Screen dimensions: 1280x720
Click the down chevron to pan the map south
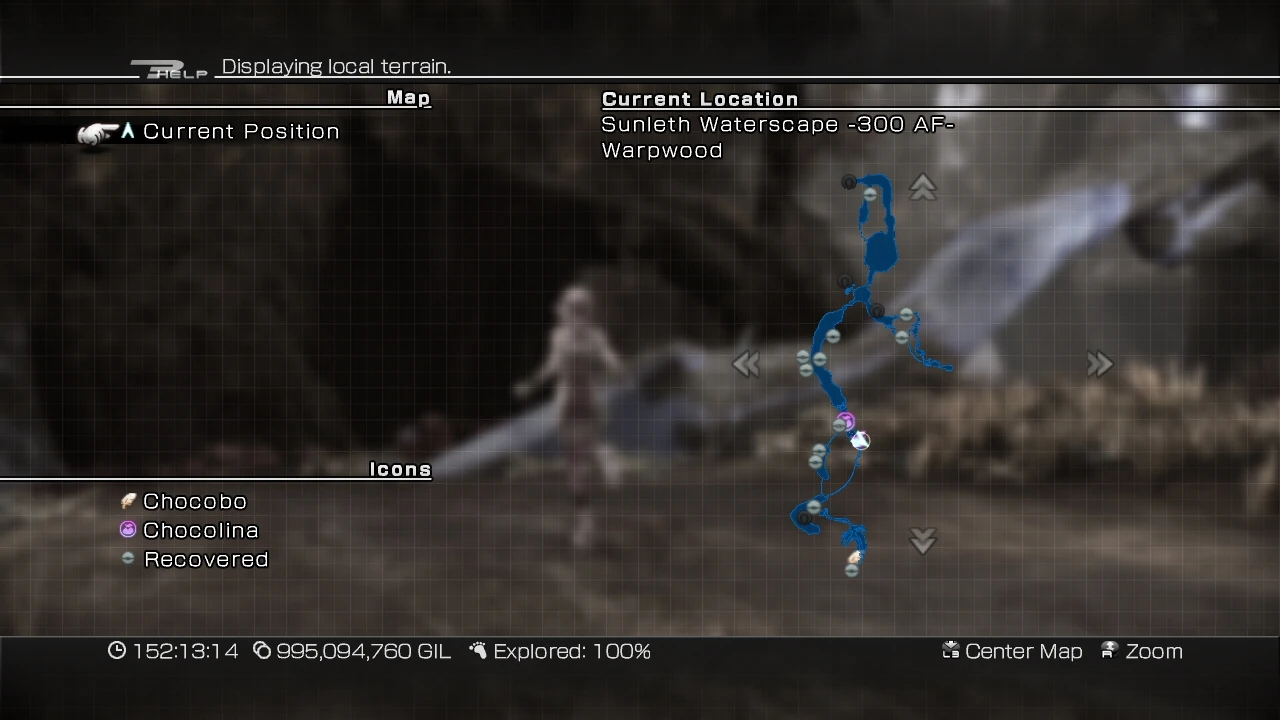pos(922,541)
